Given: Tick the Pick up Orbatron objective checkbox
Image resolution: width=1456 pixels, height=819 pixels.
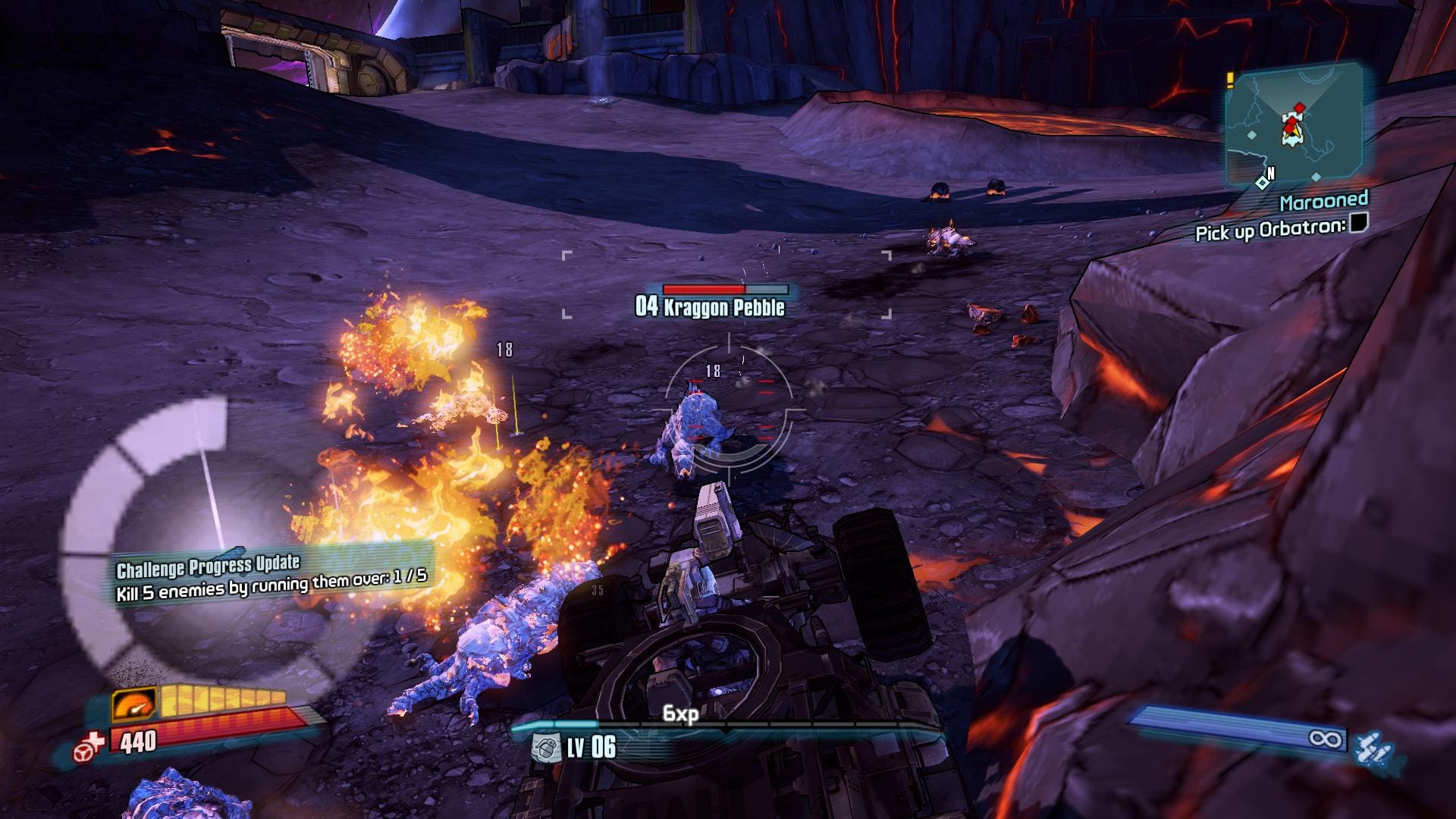Looking at the screenshot, I should tap(1359, 223).
